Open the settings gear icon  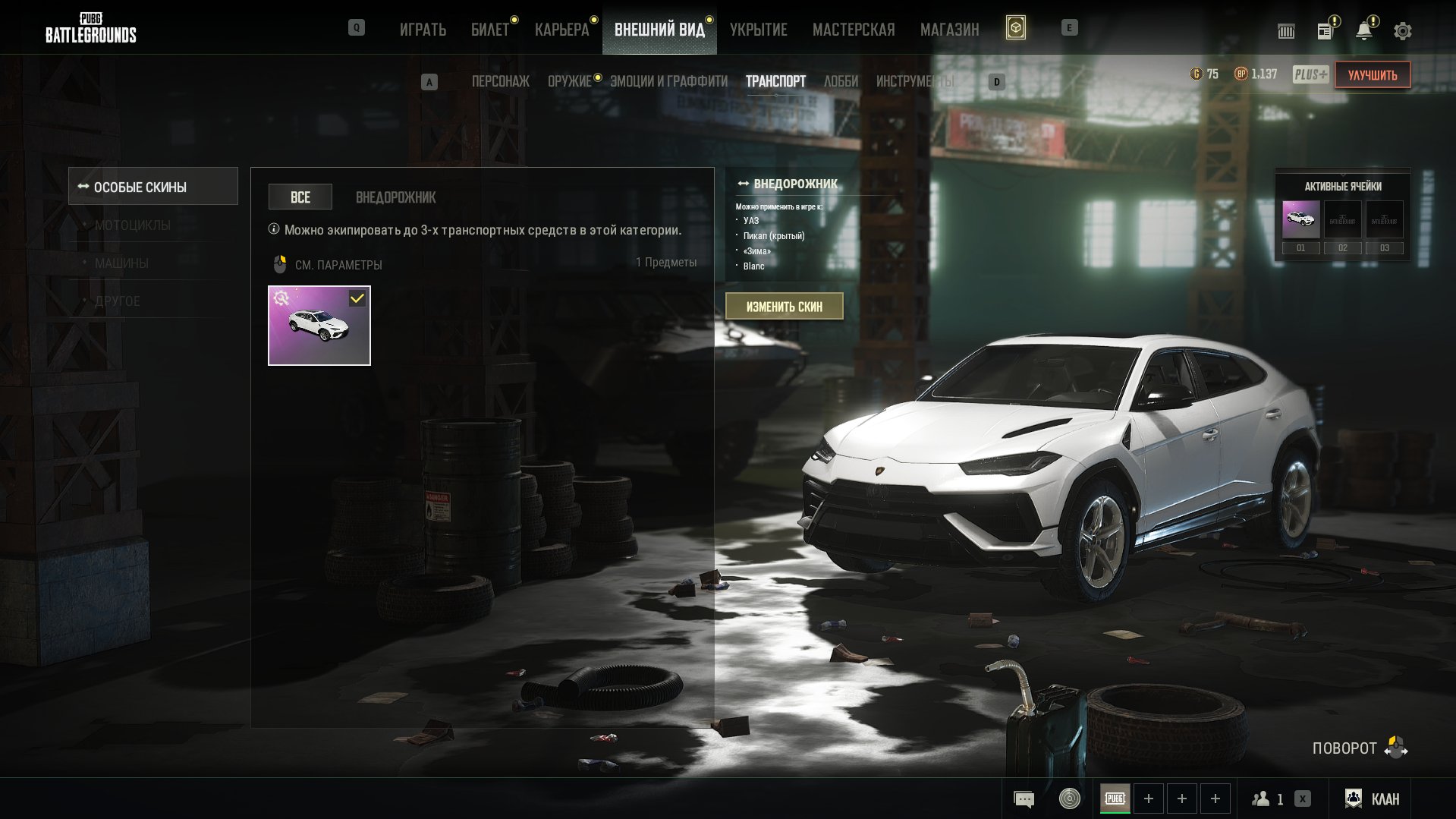pyautogui.click(x=1402, y=31)
